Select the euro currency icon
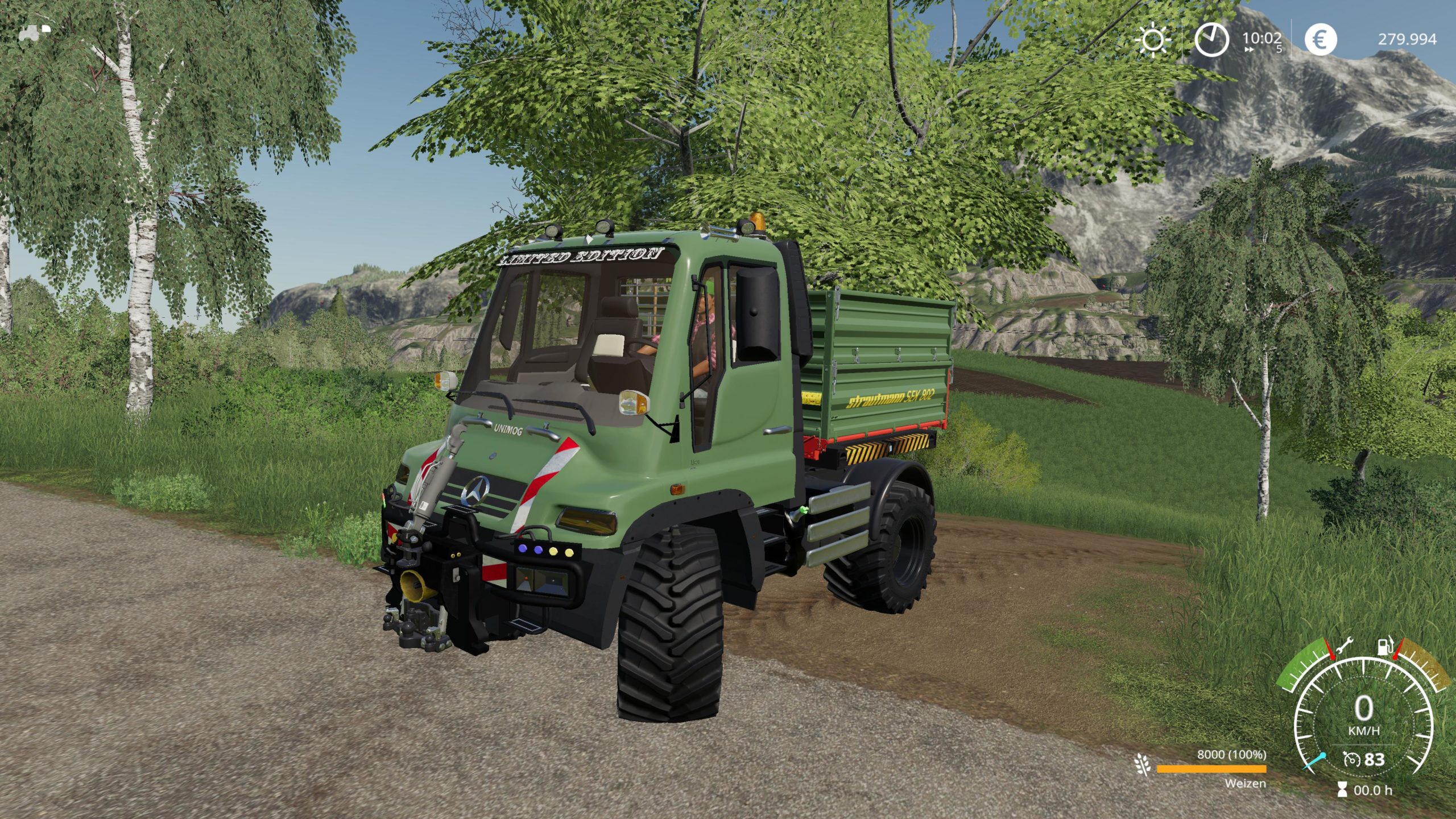 click(1322, 39)
